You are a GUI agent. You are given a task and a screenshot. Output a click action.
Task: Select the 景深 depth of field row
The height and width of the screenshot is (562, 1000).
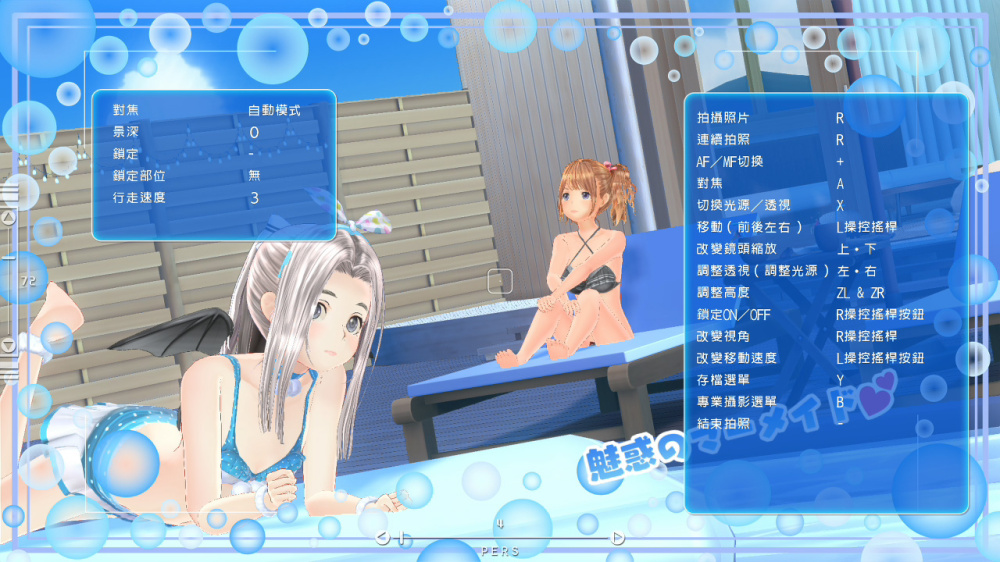[213, 132]
